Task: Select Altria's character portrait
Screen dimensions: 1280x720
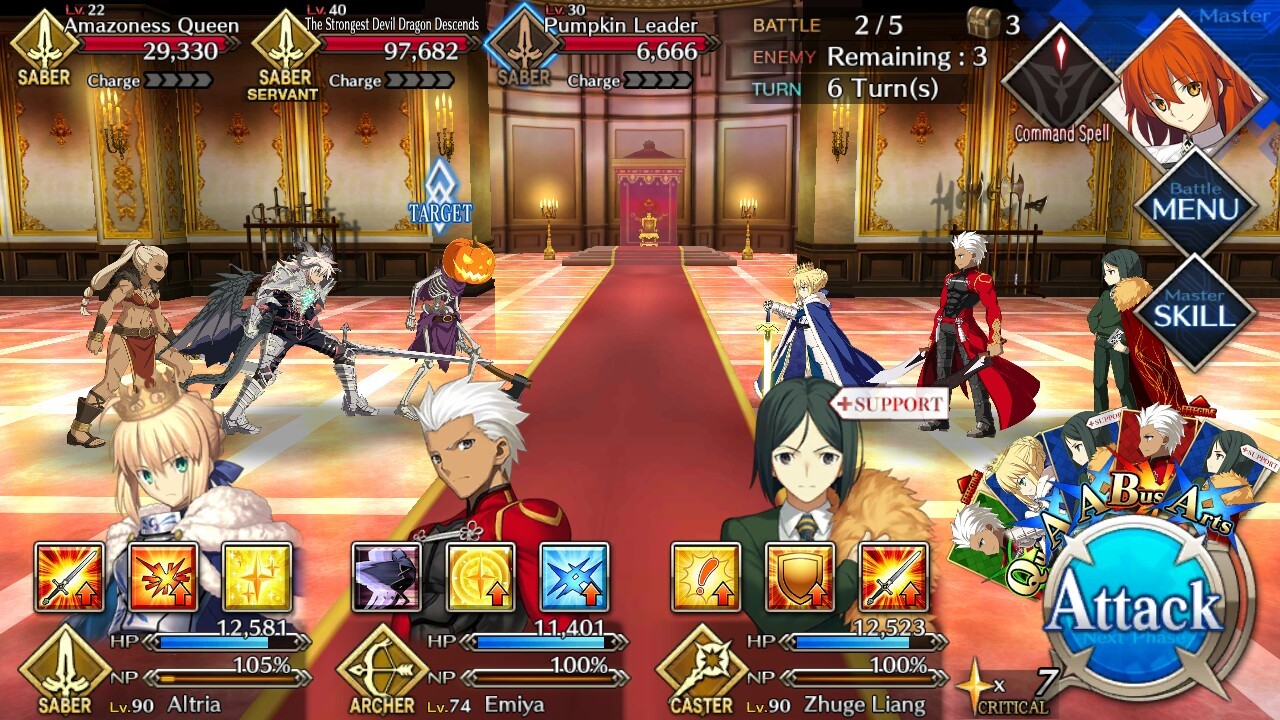Action: tap(180, 470)
